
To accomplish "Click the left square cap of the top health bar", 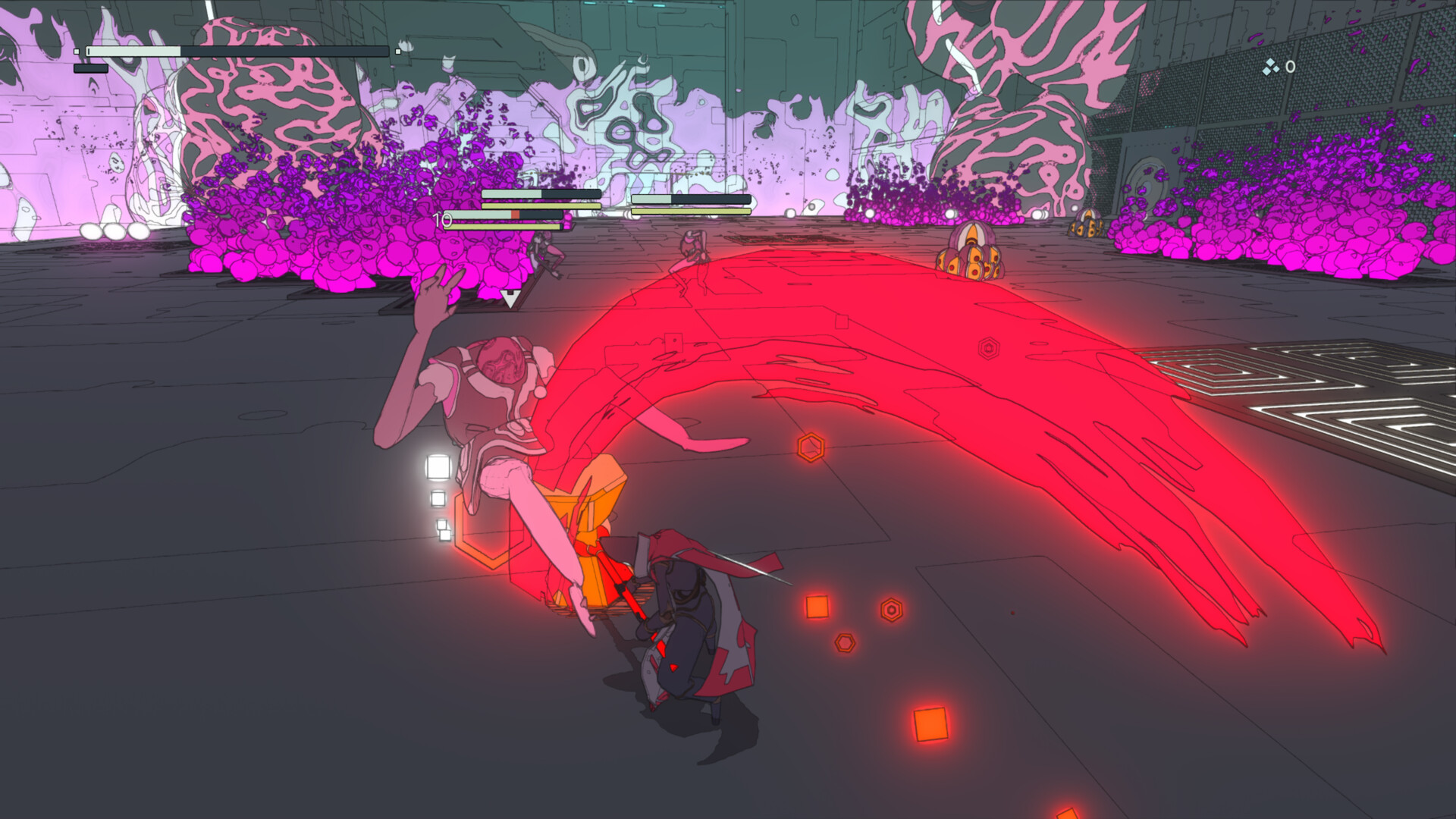I will click(77, 52).
